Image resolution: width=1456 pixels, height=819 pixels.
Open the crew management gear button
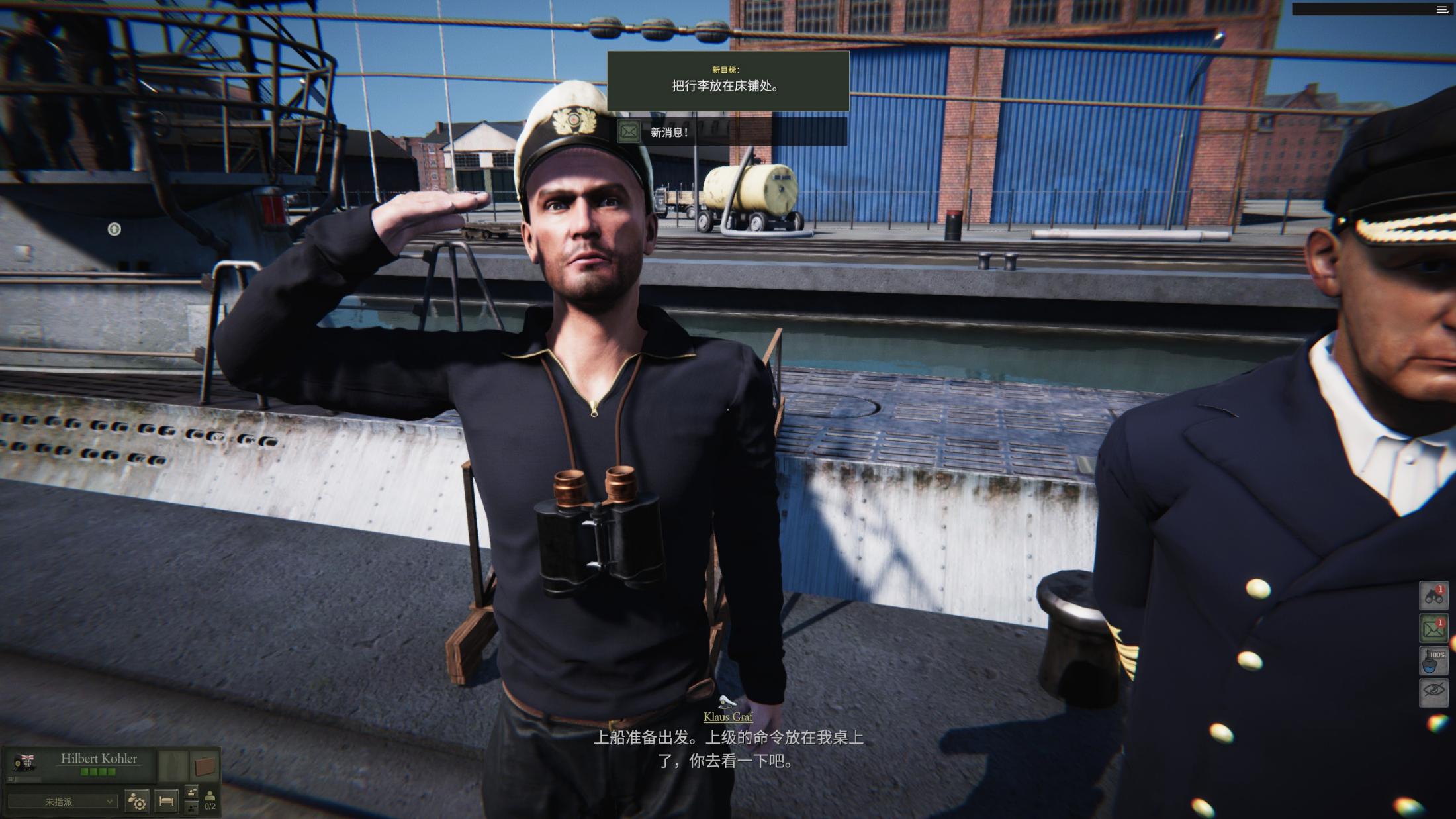[137, 802]
